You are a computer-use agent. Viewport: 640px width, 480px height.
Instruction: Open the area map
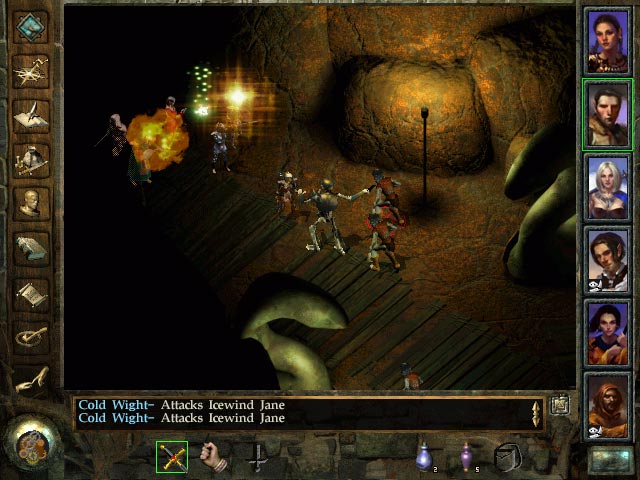tap(31, 71)
